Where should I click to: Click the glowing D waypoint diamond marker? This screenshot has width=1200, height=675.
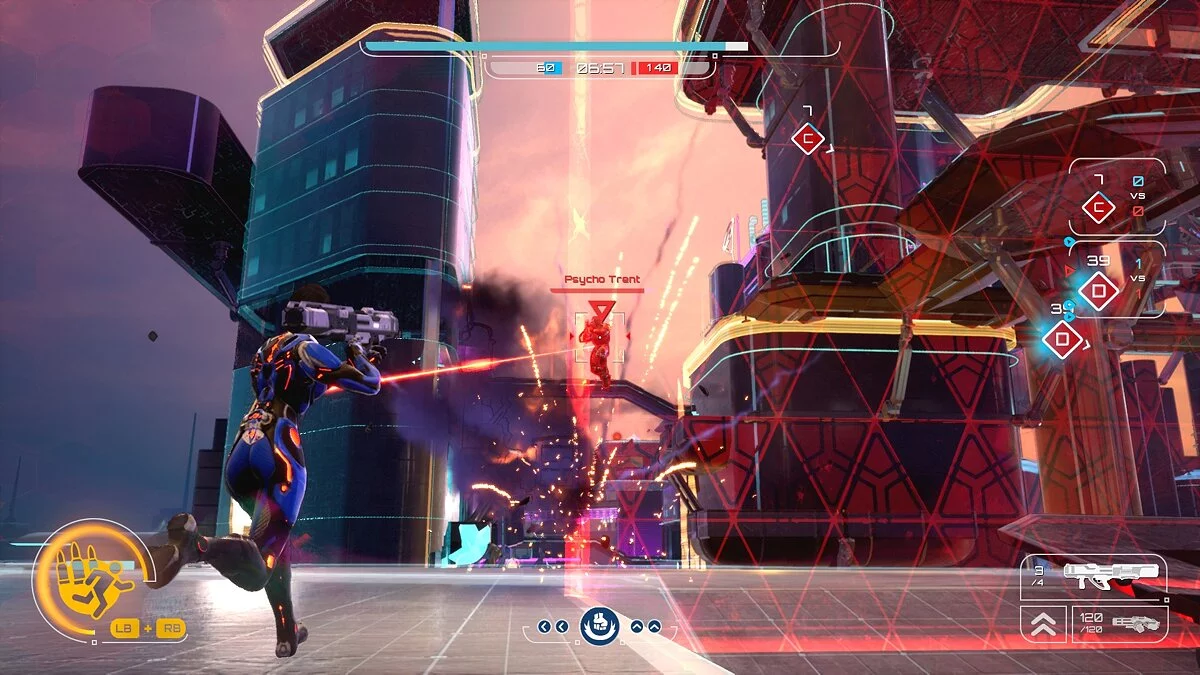tap(1062, 340)
